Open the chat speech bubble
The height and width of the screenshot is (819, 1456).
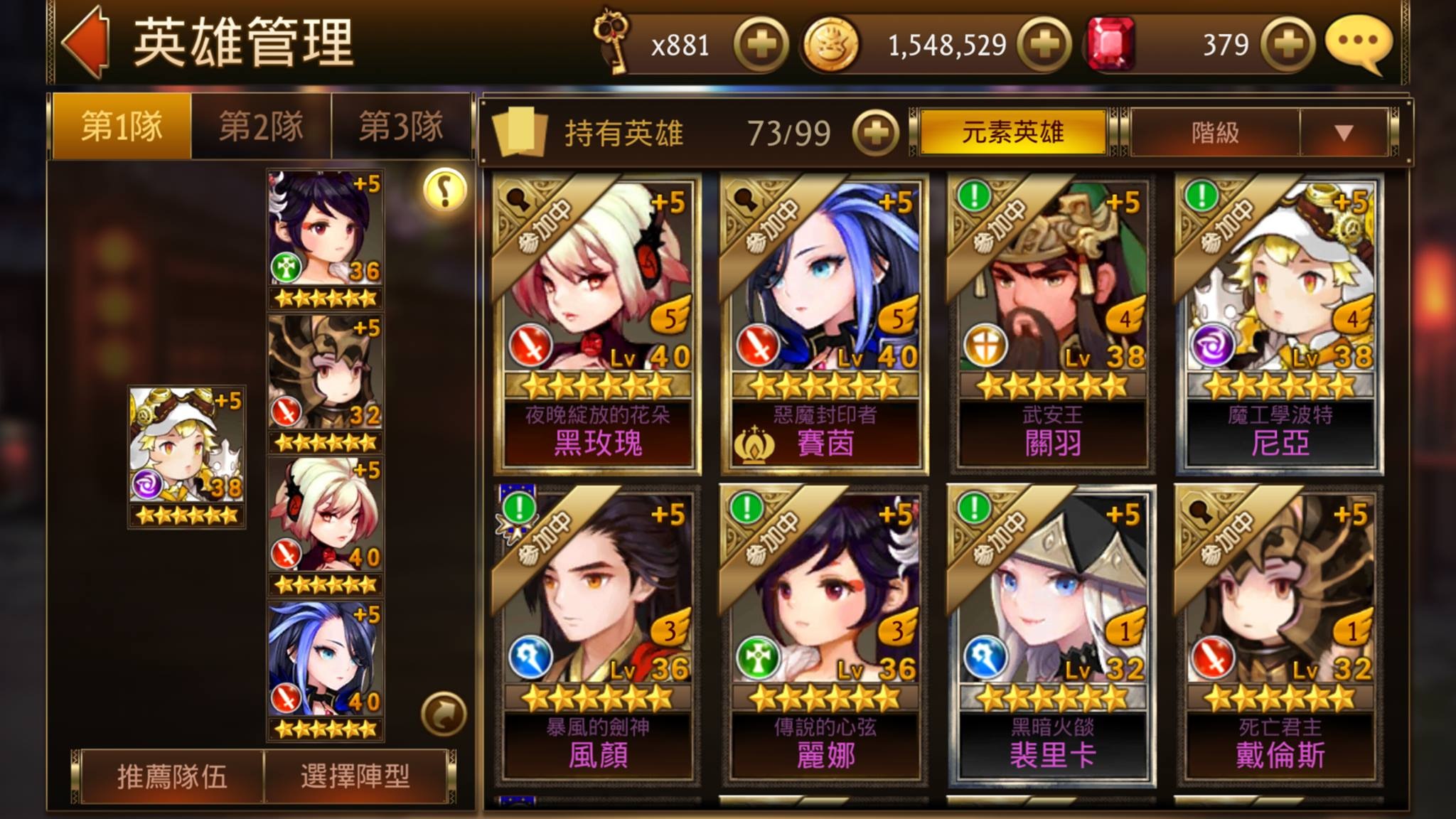click(x=1358, y=43)
